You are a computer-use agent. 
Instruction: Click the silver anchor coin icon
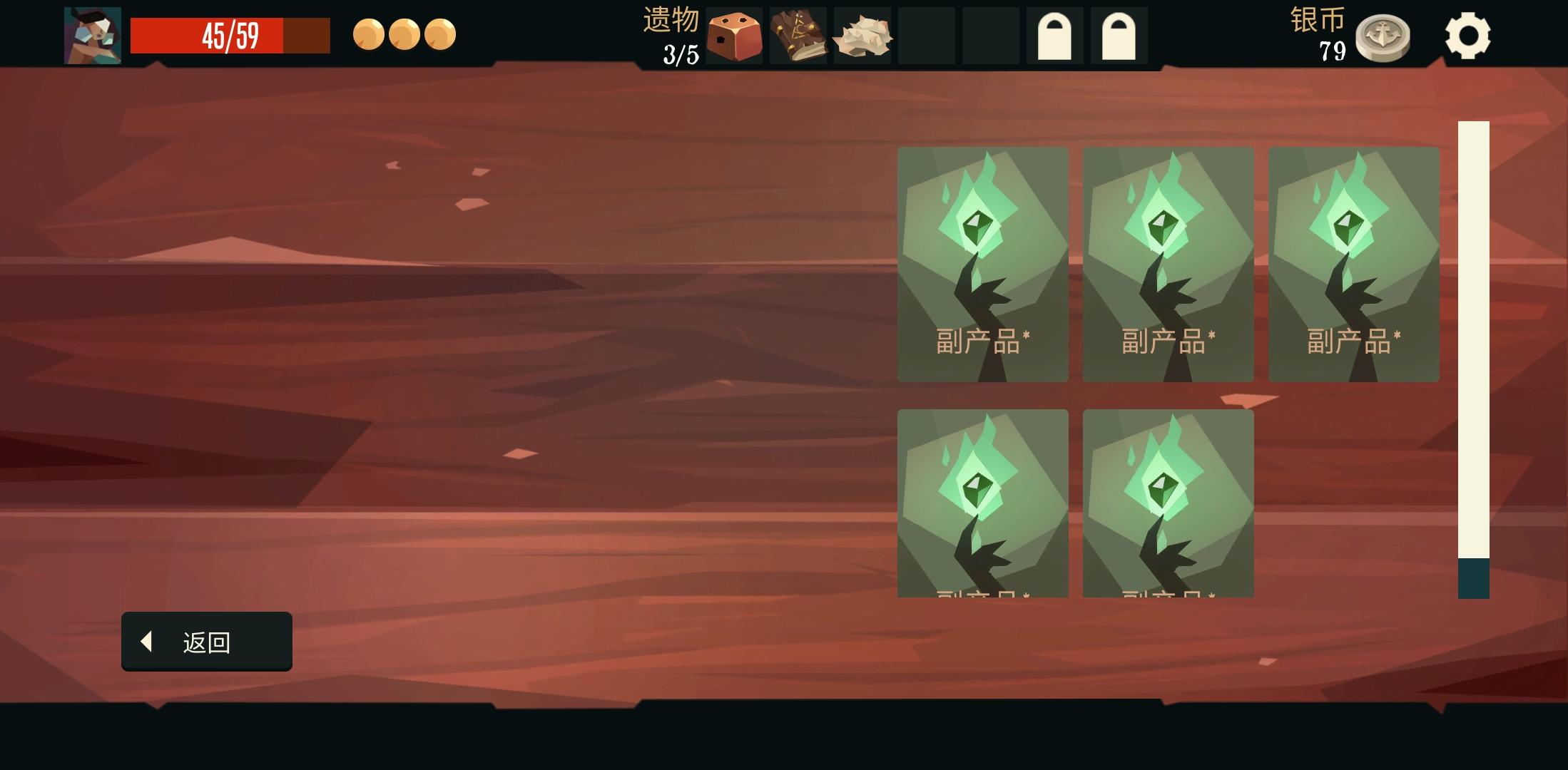pyautogui.click(x=1385, y=36)
